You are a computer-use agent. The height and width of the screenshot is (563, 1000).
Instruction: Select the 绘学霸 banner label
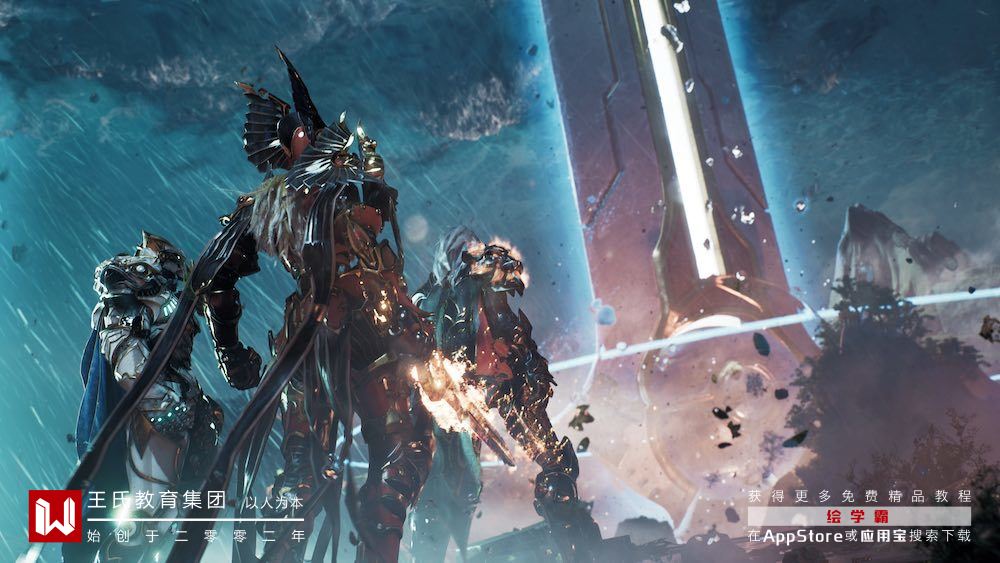pyautogui.click(x=859, y=516)
